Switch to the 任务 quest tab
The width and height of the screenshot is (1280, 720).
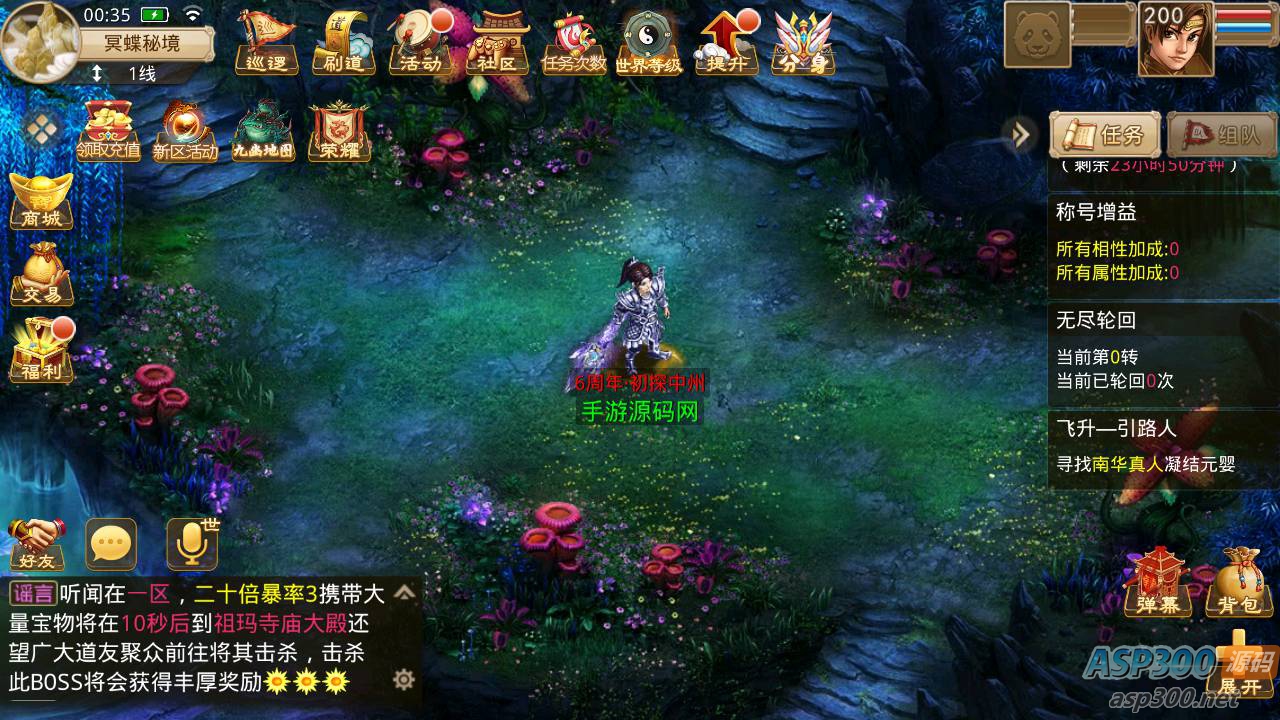[1105, 135]
